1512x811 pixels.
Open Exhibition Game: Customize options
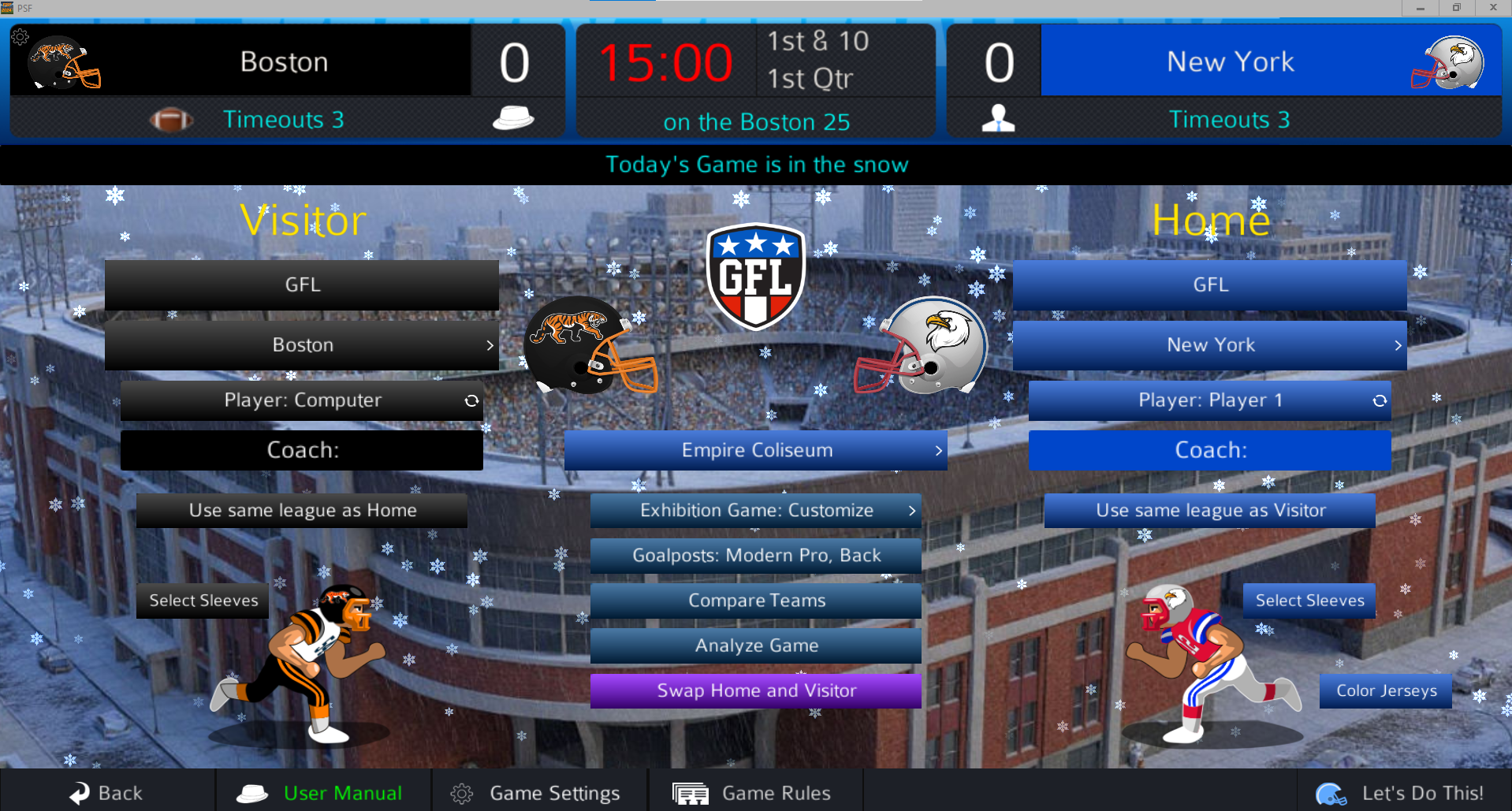(755, 511)
